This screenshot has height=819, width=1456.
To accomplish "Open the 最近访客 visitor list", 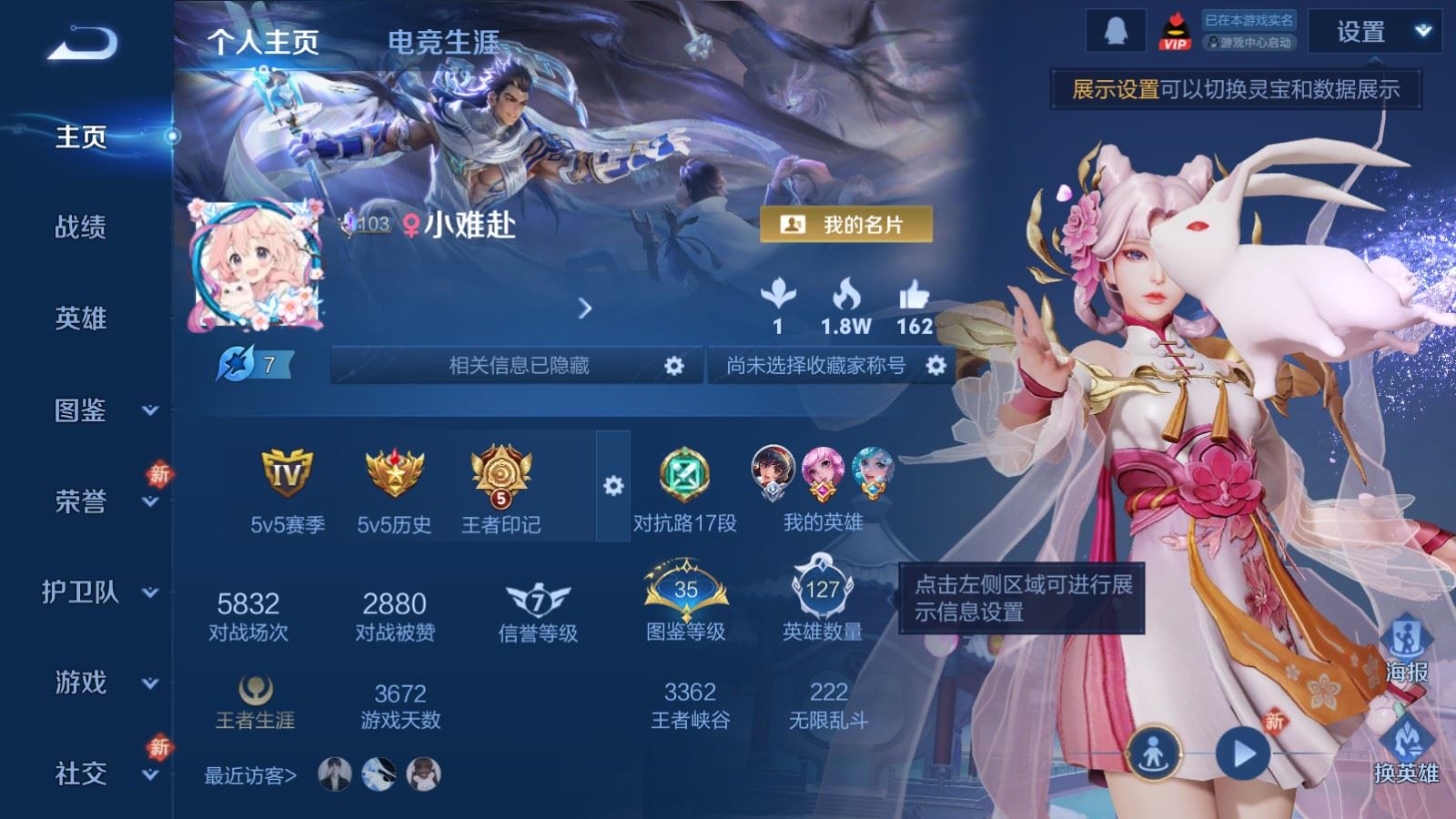I will coord(250,775).
